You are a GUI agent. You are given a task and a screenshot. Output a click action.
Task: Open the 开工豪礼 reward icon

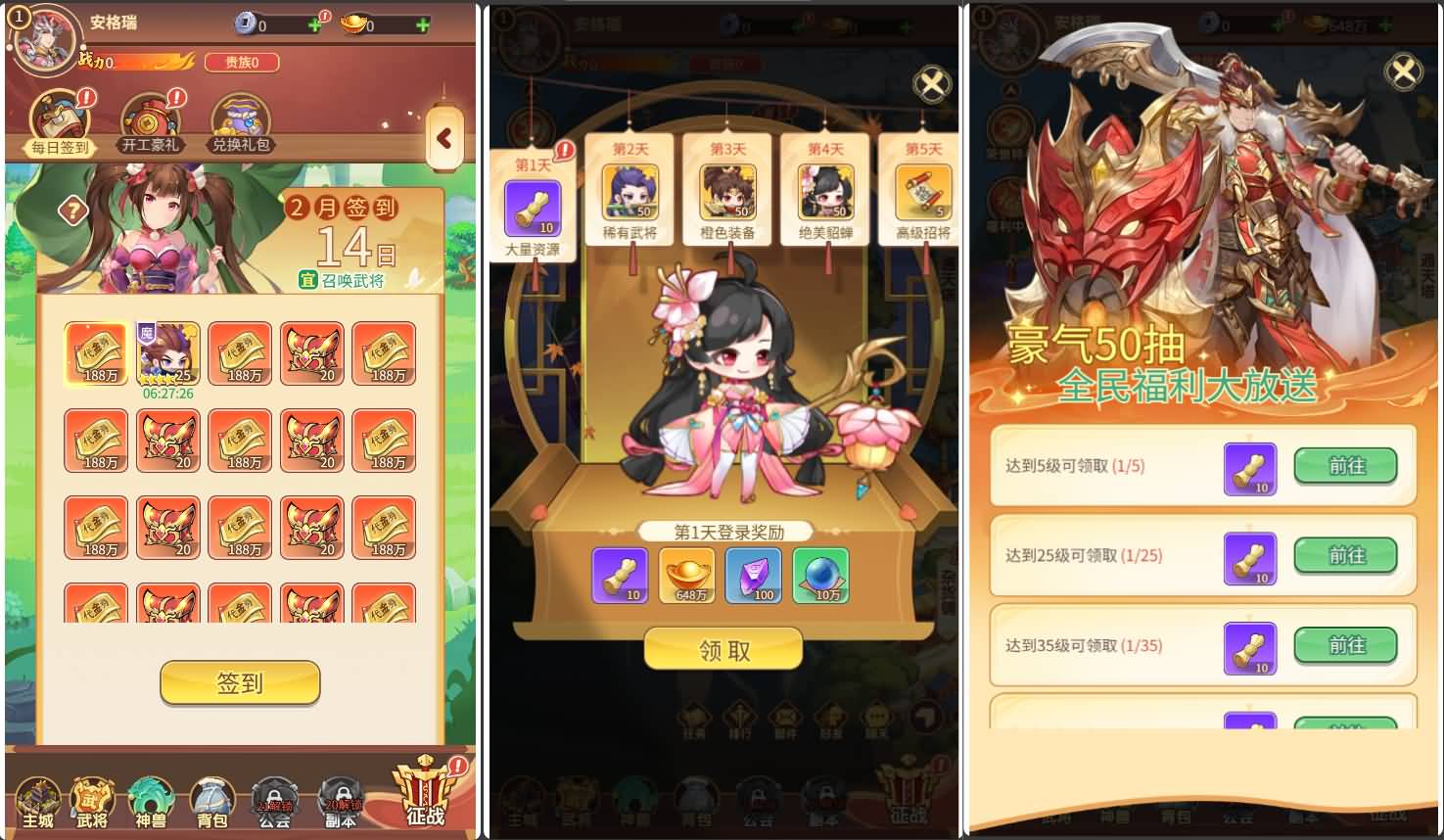tap(148, 117)
